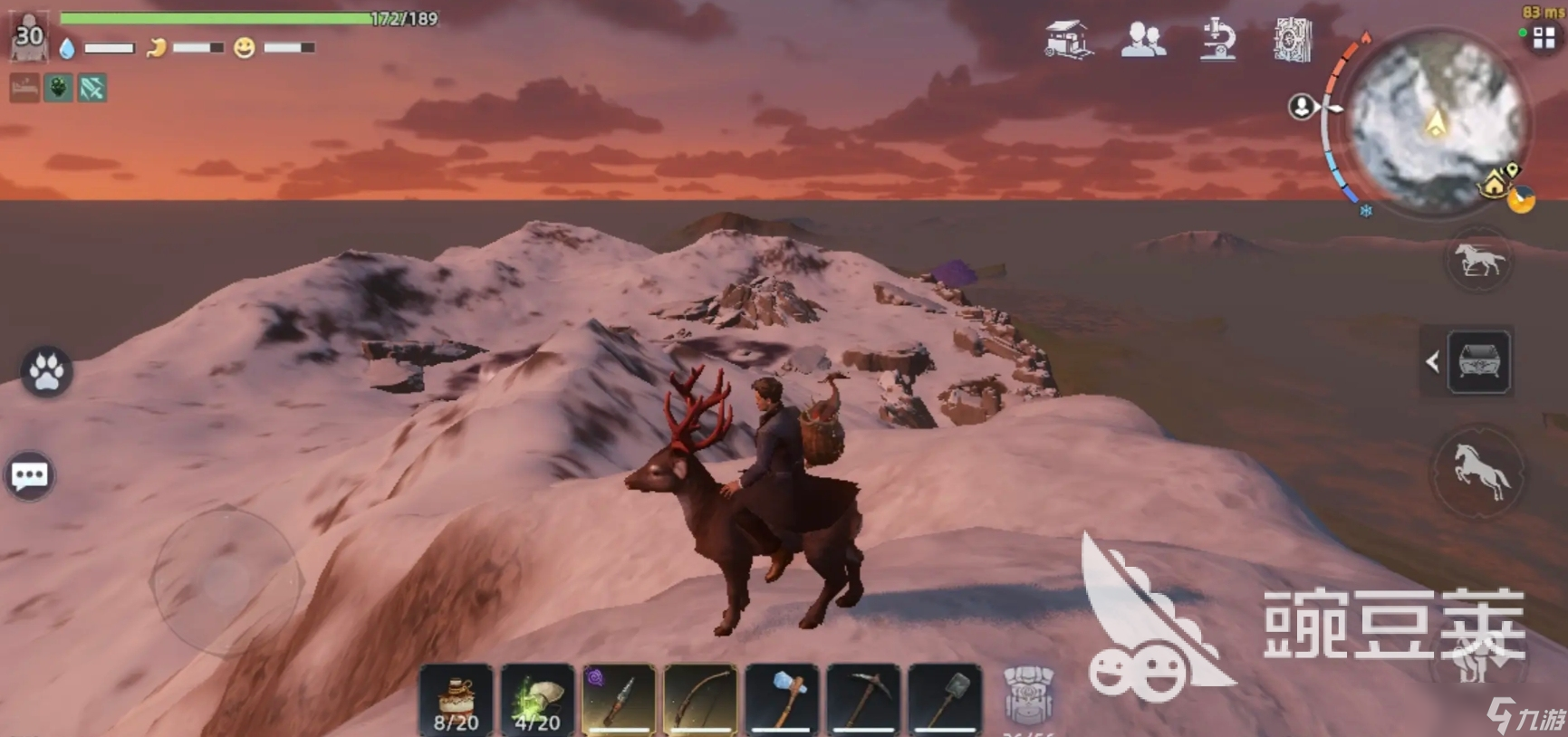This screenshot has height=737, width=1568.
Task: Select the clay jar consumable slot
Action: coord(456,700)
